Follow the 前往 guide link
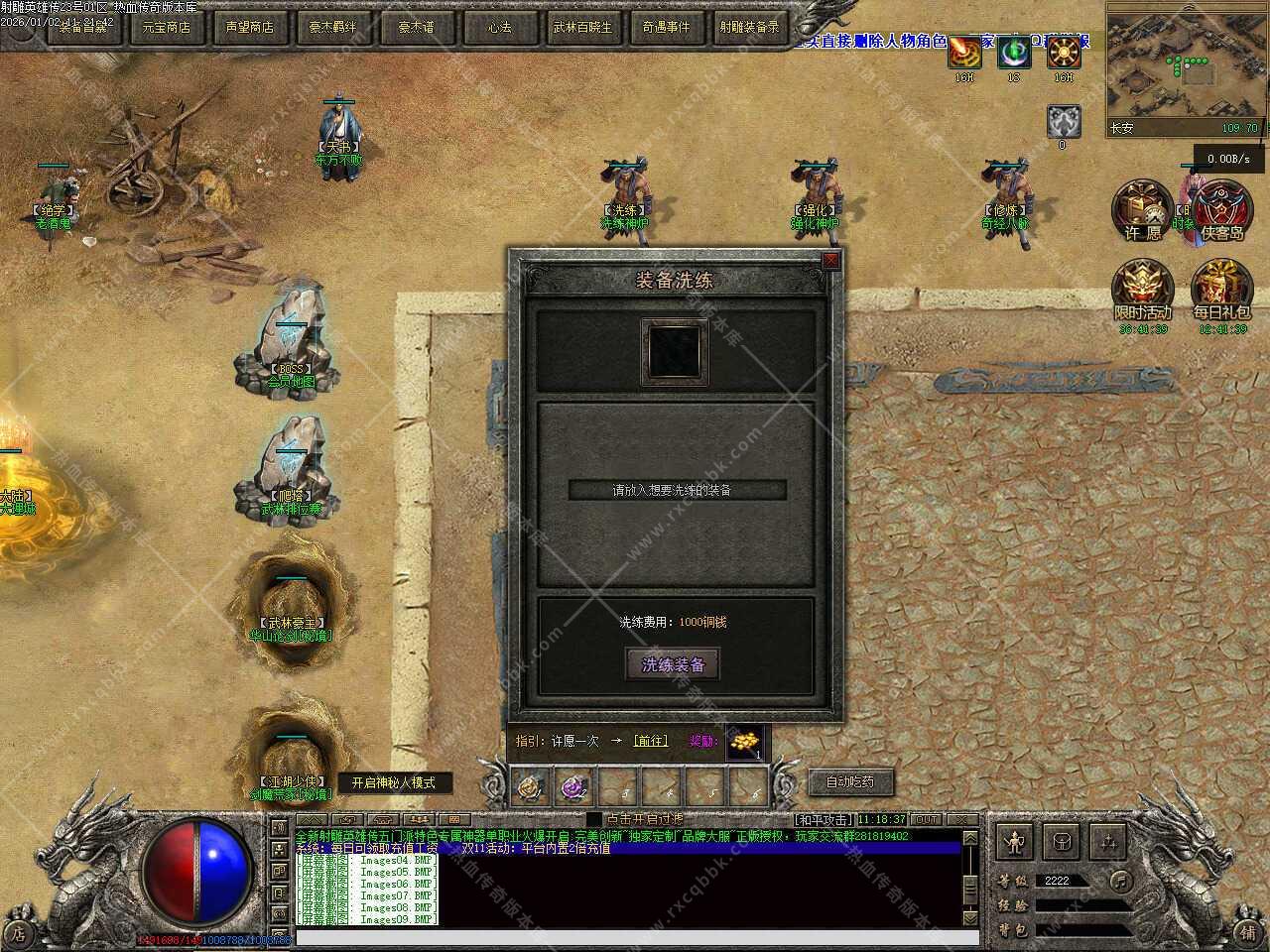This screenshot has width=1270, height=952. point(651,741)
